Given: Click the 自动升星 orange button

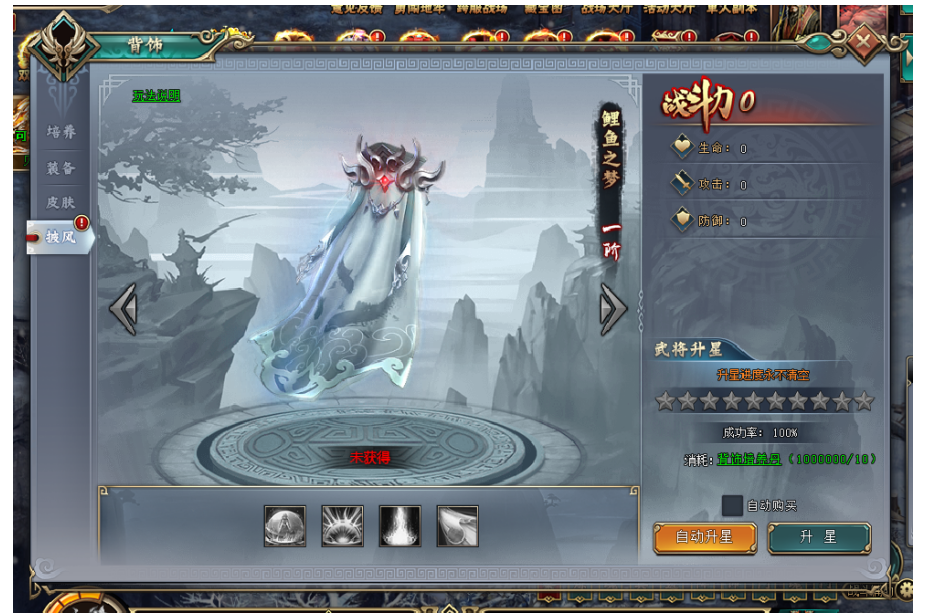Looking at the screenshot, I should [704, 537].
